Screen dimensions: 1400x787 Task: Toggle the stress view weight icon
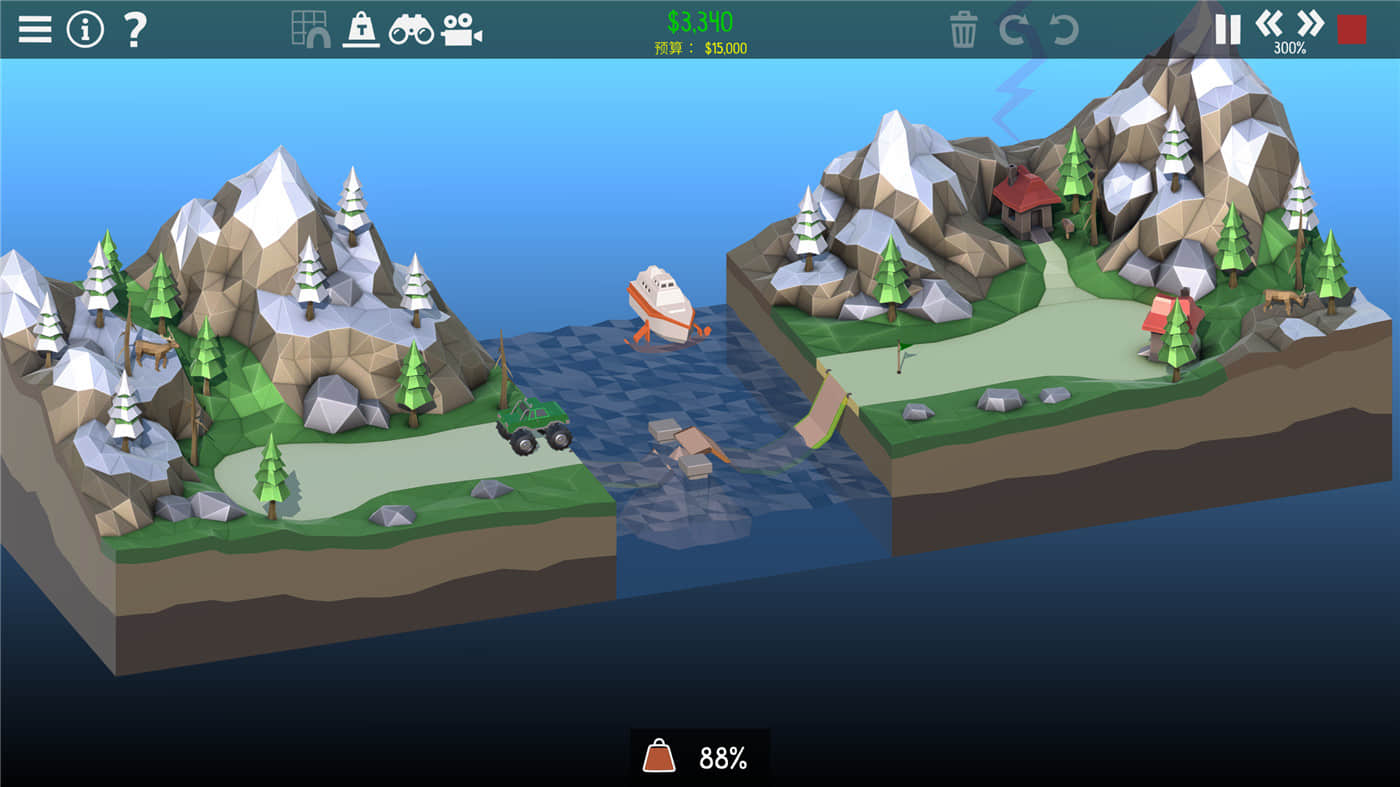tap(361, 28)
